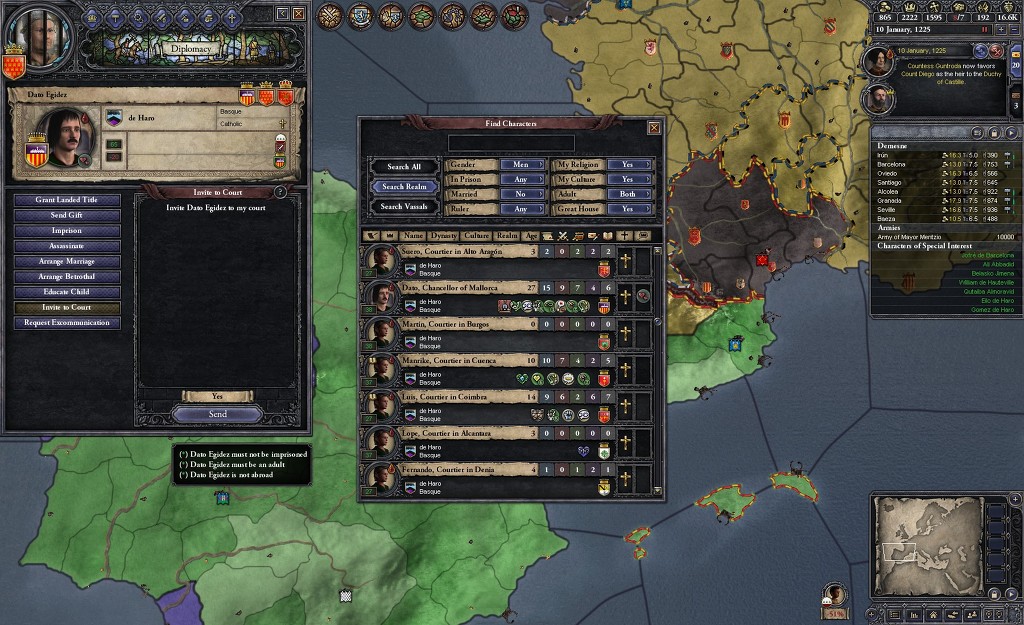Viewport: 1024px width, 625px height.
Task: Click the character name search field
Action: tap(511, 143)
